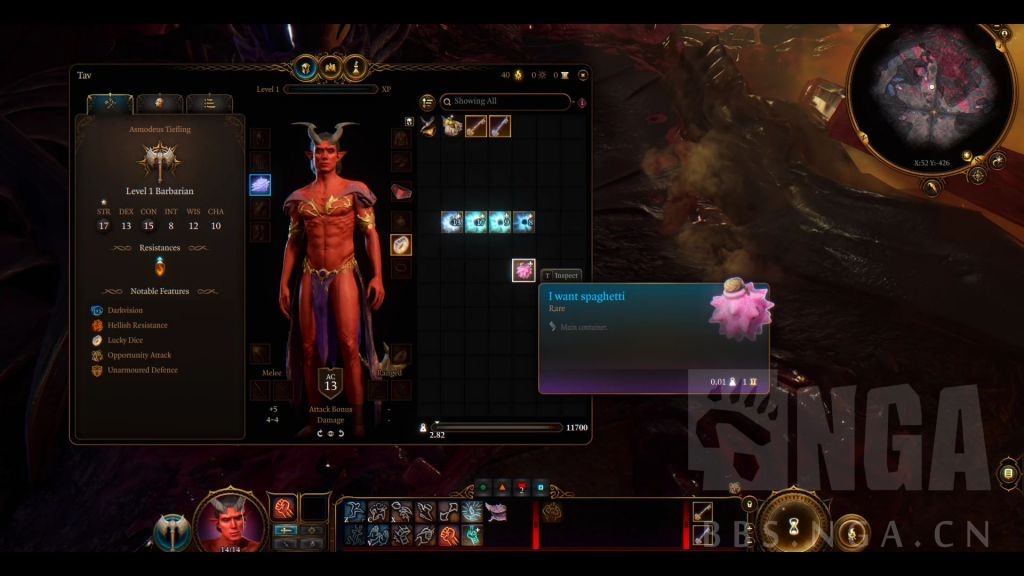1024x576 pixels.
Task: Click the Unarmoured Defence notable feature
Action: [x=140, y=370]
